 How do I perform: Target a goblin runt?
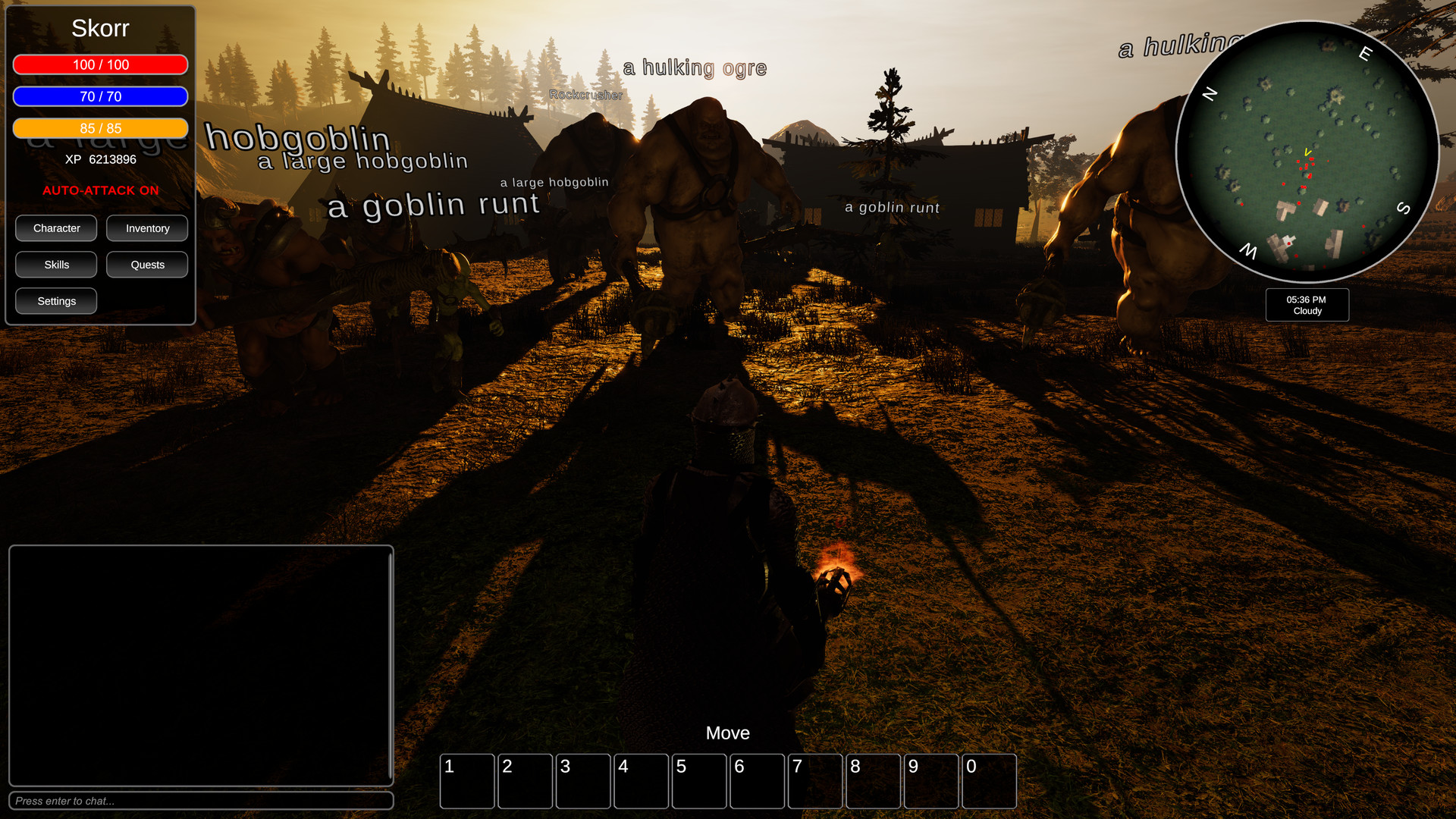click(x=432, y=203)
